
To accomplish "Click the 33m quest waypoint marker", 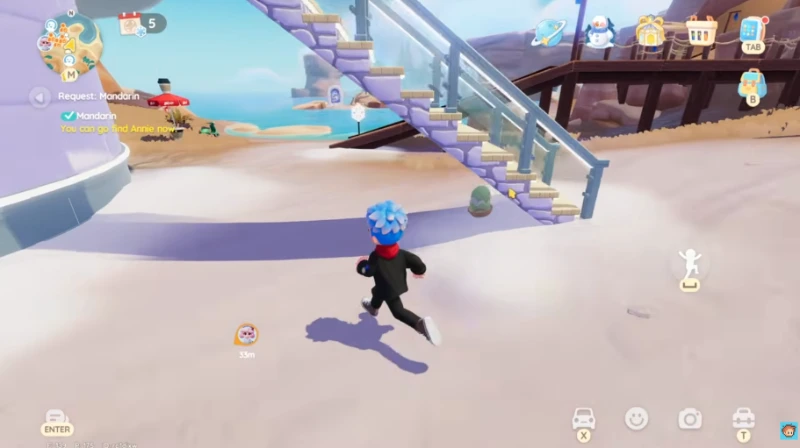I will pos(246,335).
